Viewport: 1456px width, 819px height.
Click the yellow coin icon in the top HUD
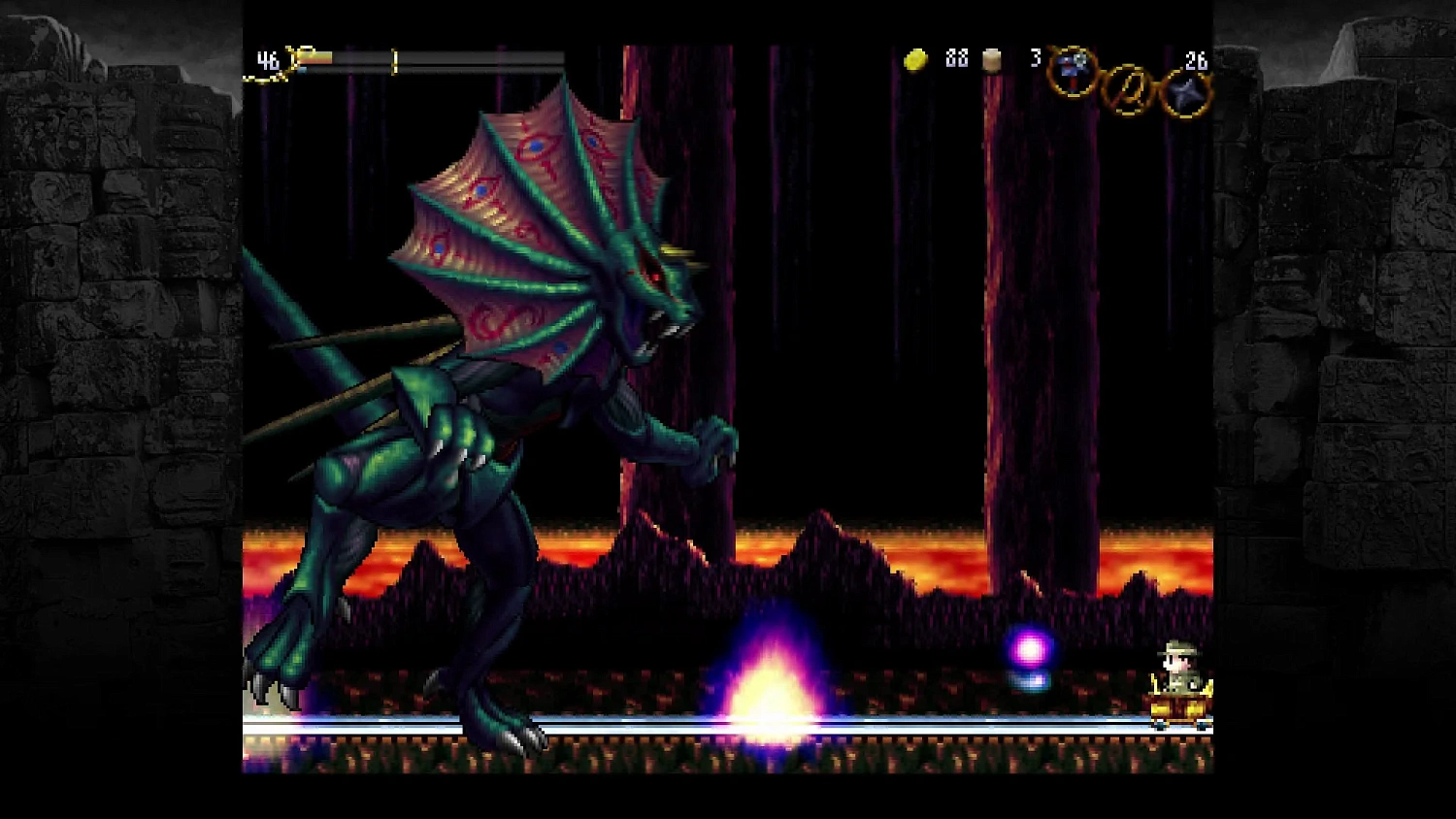tap(915, 60)
